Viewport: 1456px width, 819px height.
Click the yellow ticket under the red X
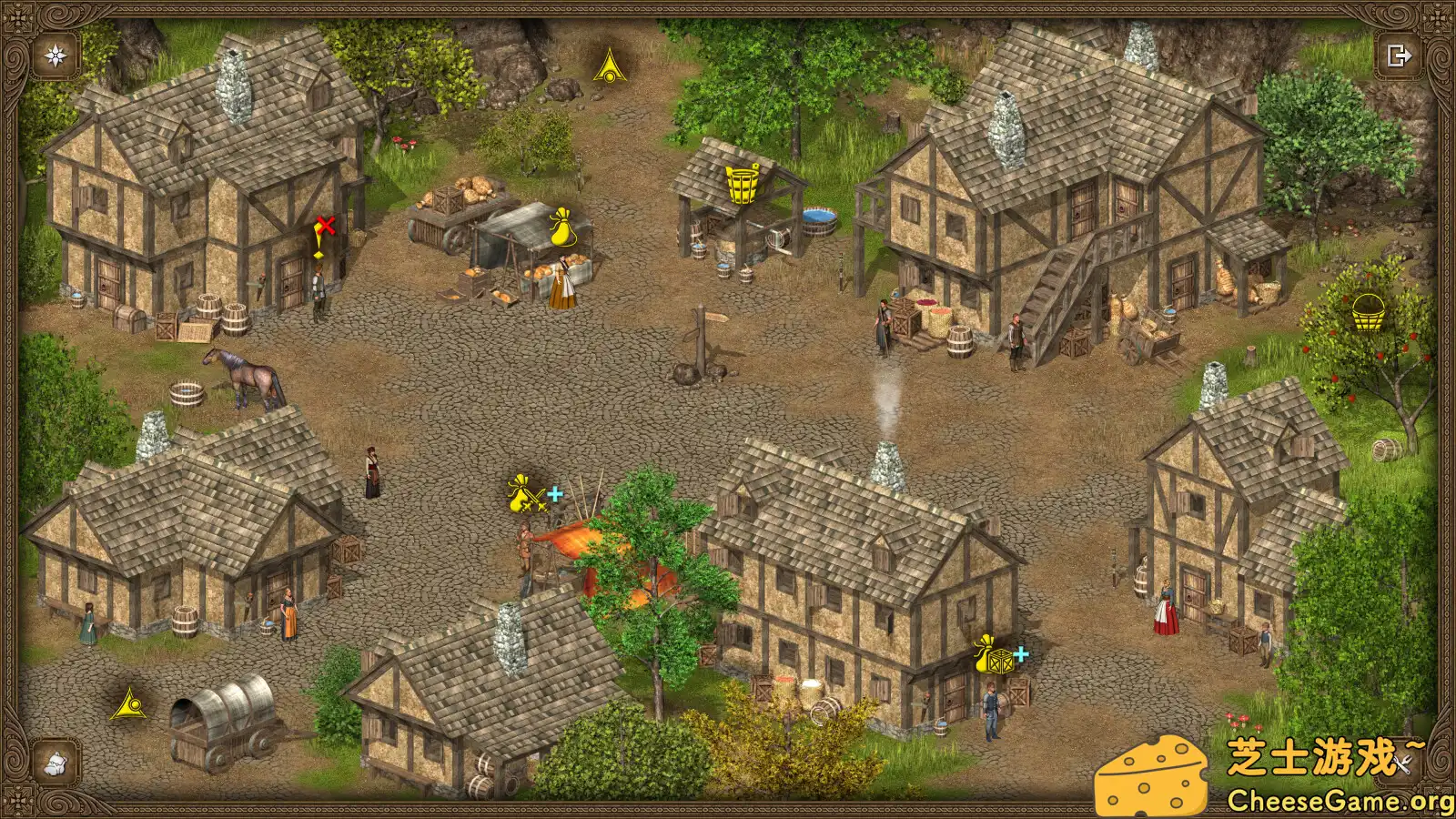317,253
